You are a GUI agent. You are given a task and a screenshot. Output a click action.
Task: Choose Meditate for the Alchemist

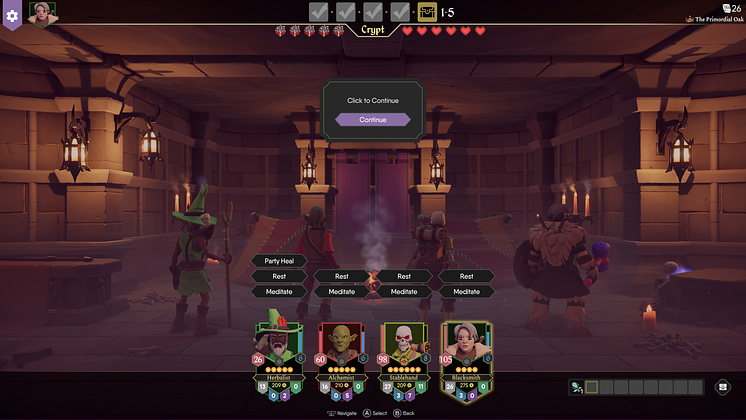[x=342, y=292]
